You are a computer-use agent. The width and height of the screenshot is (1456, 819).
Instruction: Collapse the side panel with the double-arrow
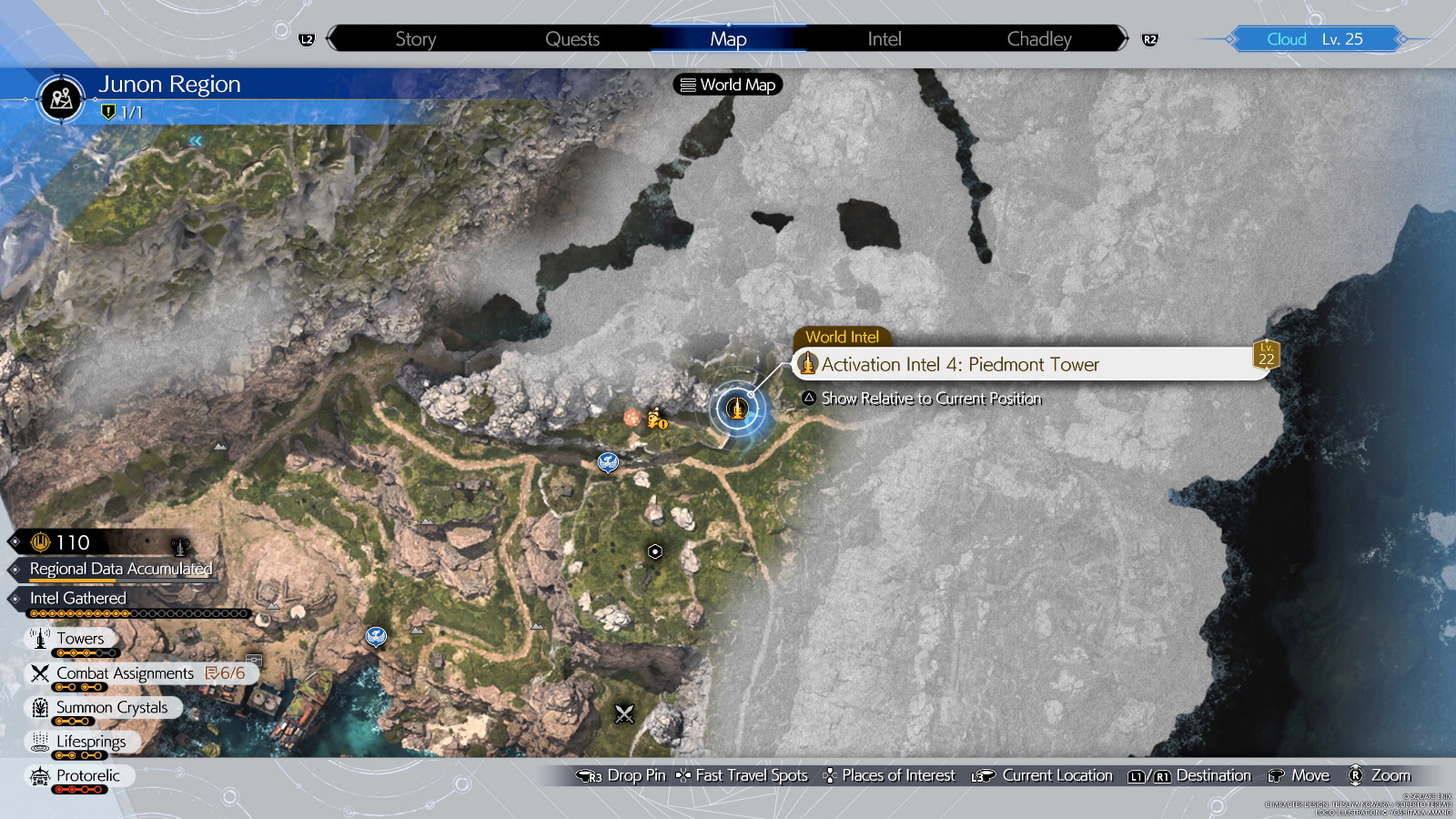[196, 141]
